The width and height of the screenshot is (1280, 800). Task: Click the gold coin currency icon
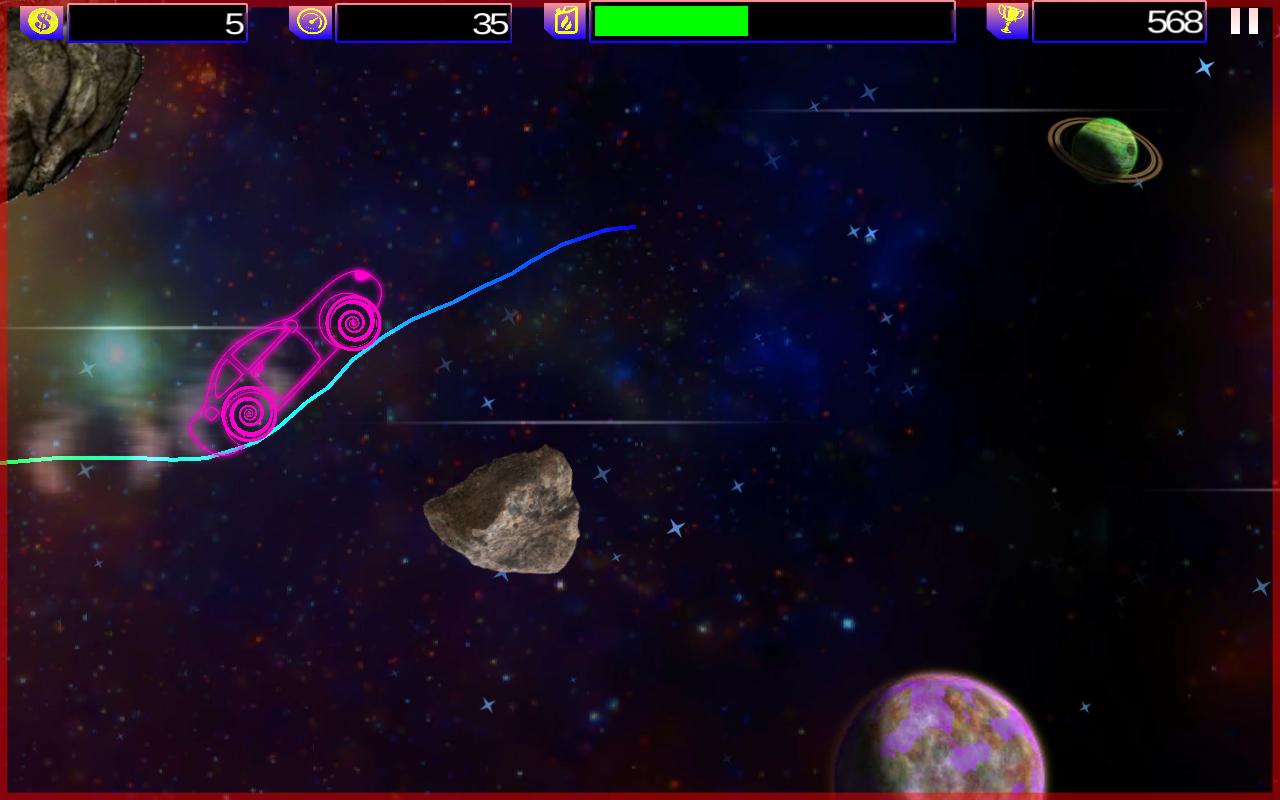(42, 20)
